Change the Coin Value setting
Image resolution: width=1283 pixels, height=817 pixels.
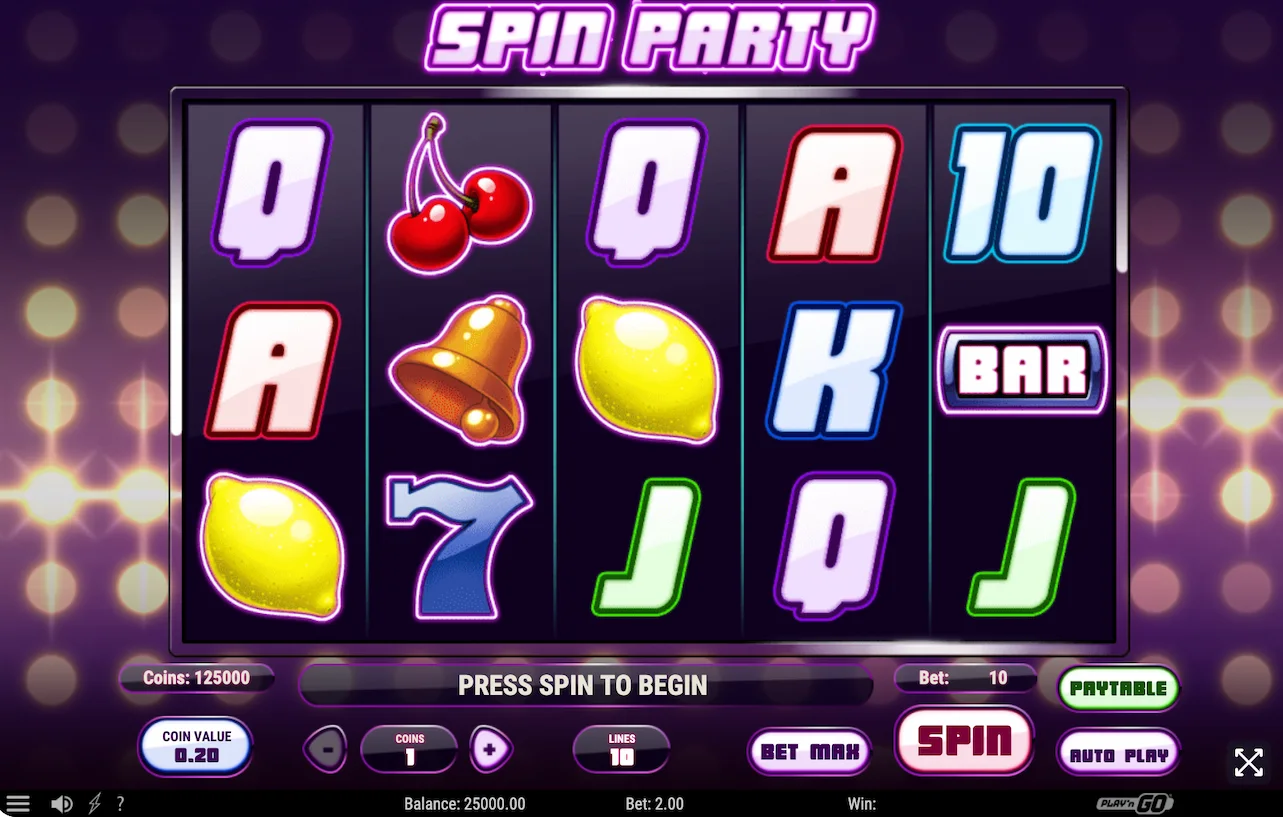[196, 746]
